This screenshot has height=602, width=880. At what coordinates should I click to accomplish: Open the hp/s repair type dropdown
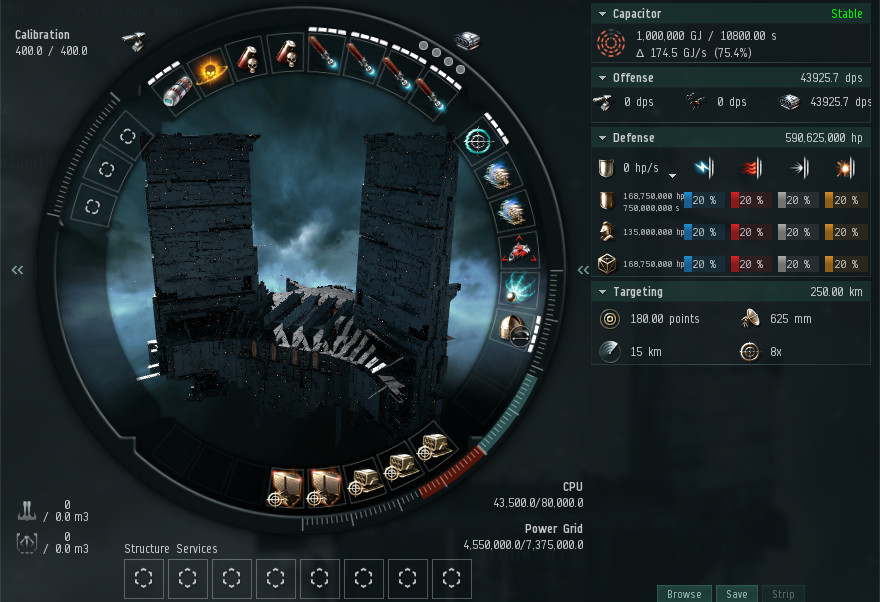[x=673, y=171]
